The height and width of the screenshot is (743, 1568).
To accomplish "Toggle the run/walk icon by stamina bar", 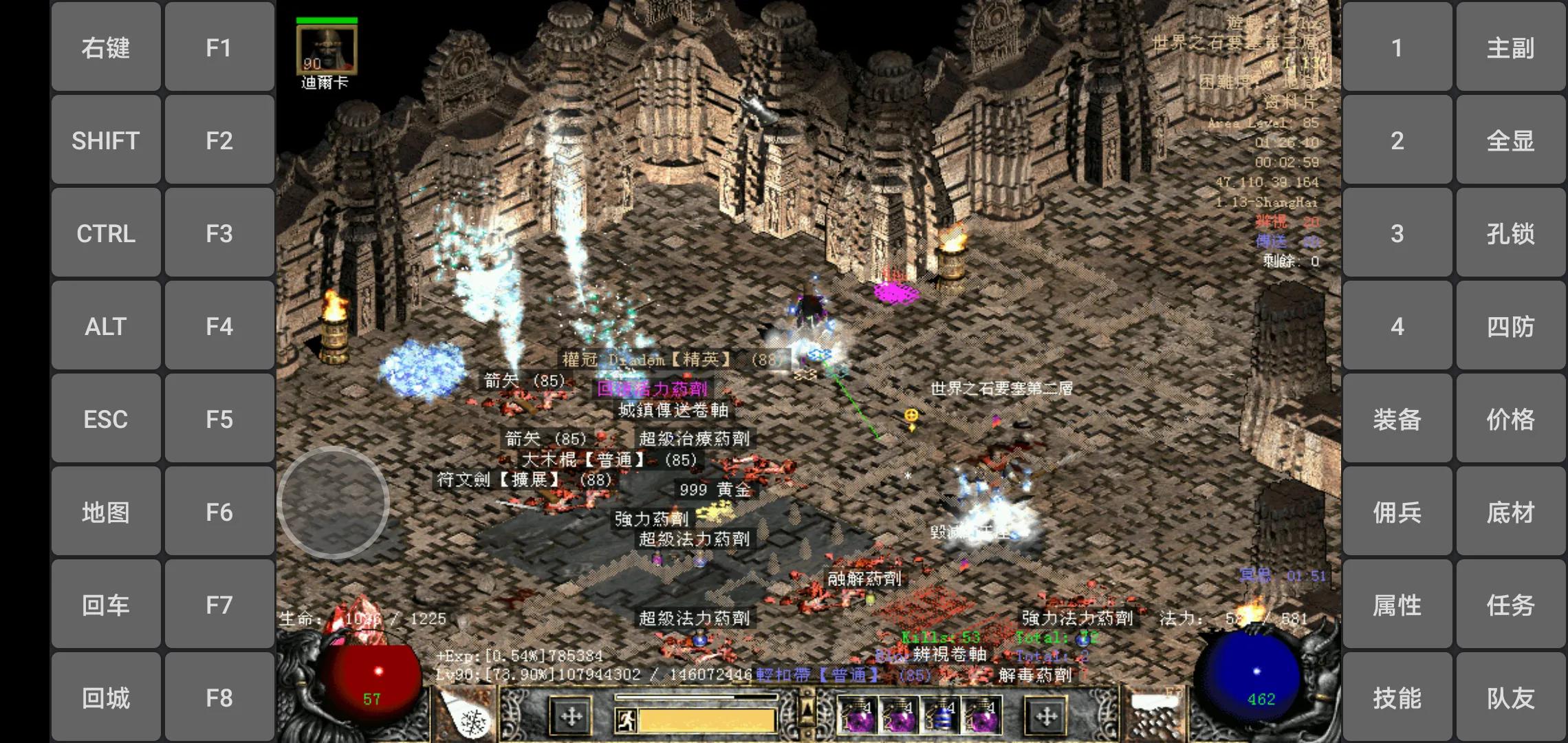I will pos(626,720).
